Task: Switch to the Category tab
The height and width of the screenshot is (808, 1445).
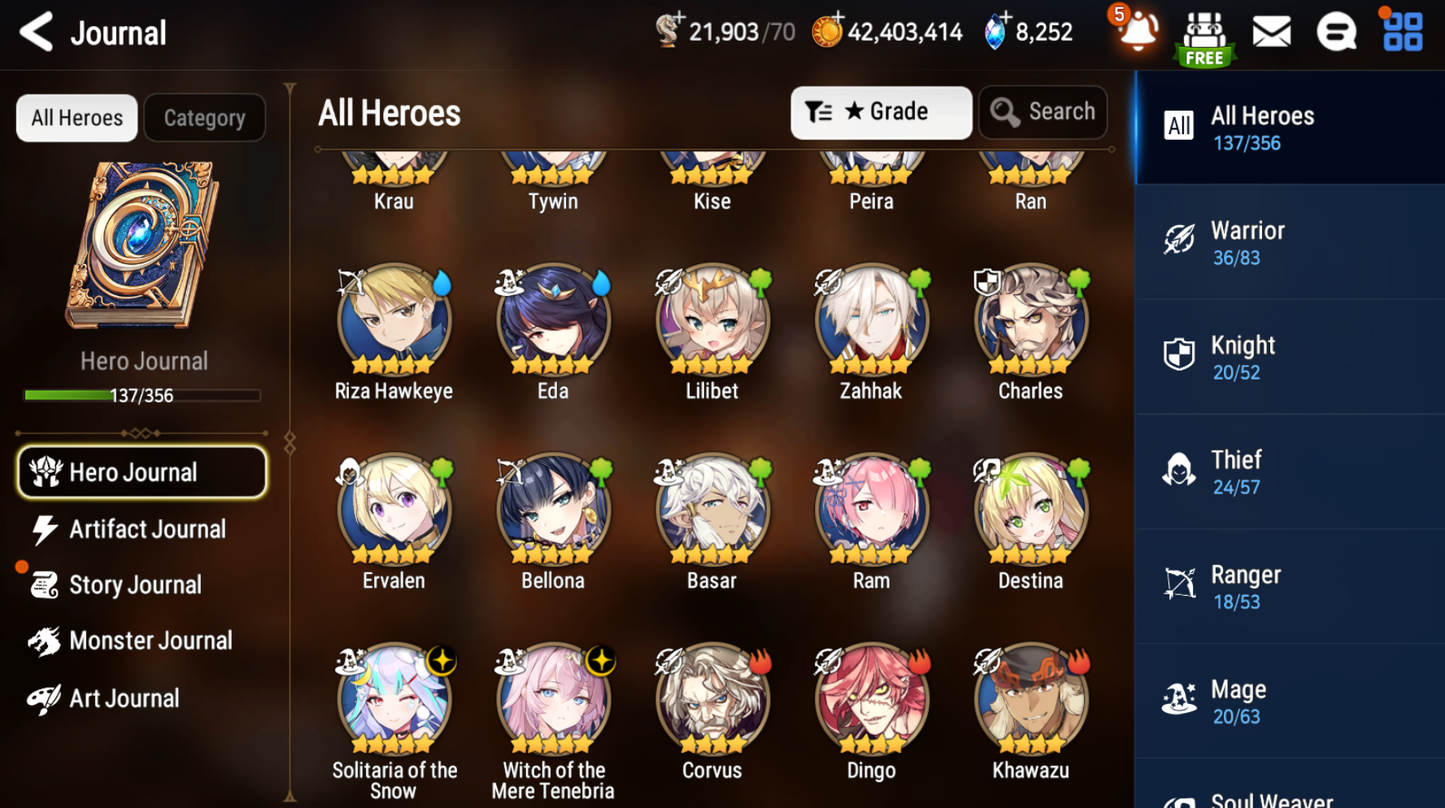Action: (204, 118)
